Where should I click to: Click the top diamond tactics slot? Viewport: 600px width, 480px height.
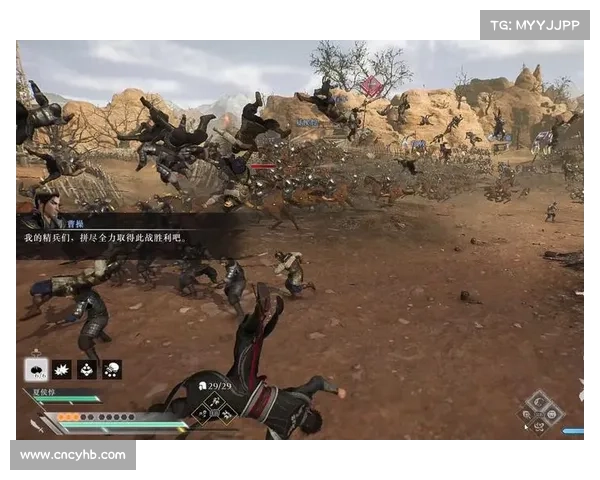214,398
